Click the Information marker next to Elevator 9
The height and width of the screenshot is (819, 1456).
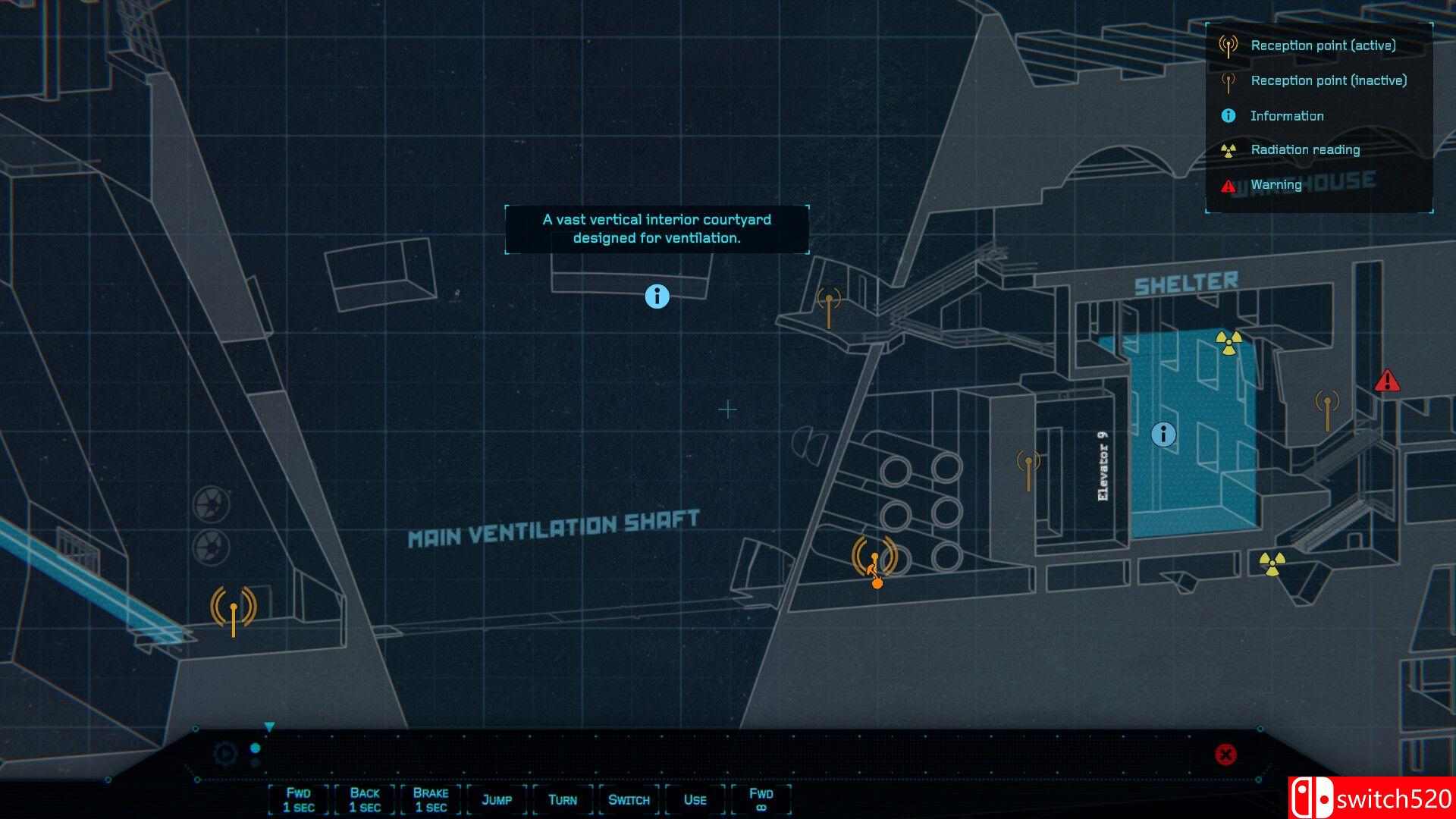1163,435
